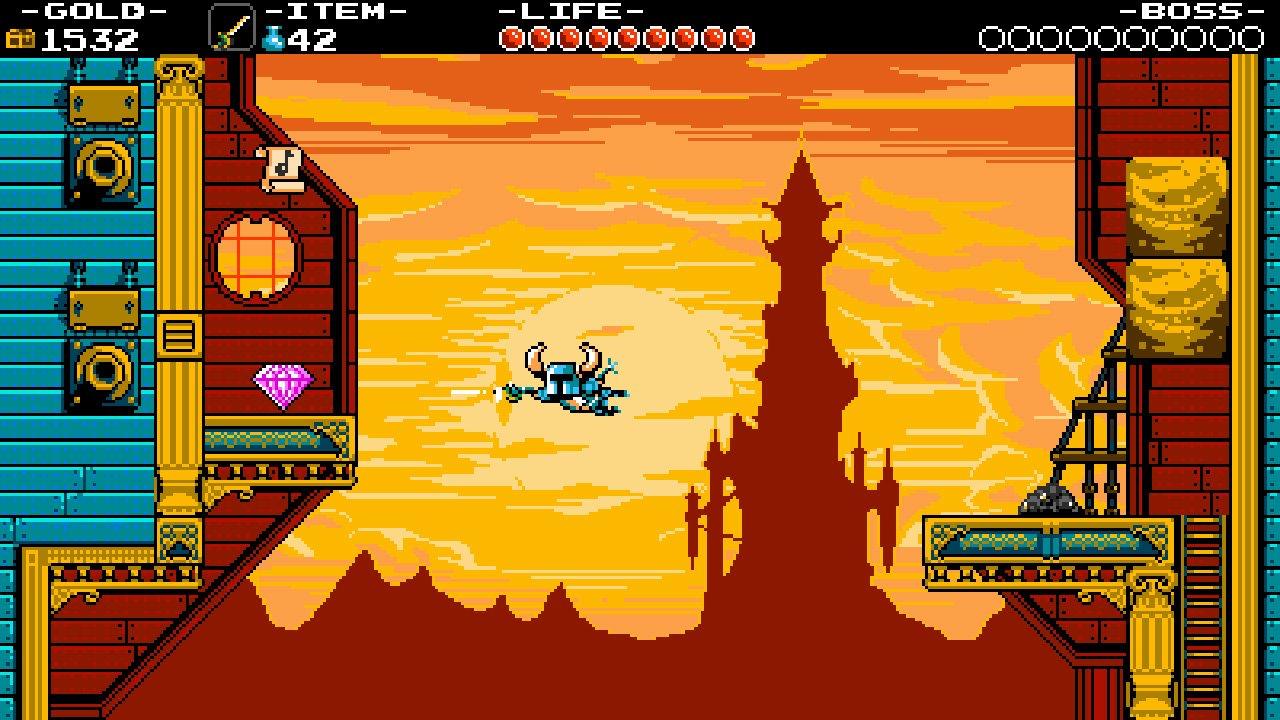Switch to the GOLD header section
Screen dimensions: 1280x720
95,11
